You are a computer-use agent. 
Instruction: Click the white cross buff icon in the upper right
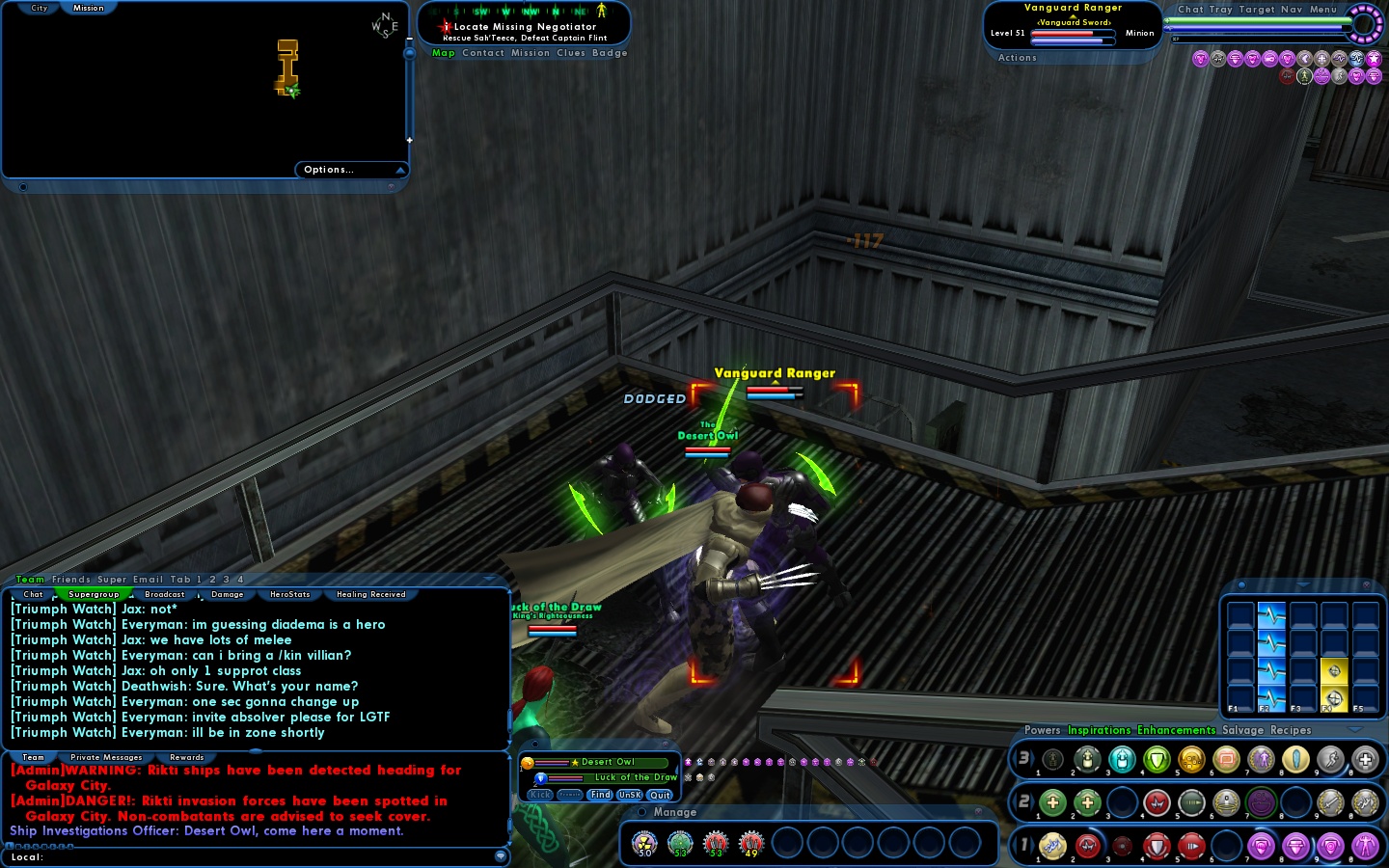1321,59
